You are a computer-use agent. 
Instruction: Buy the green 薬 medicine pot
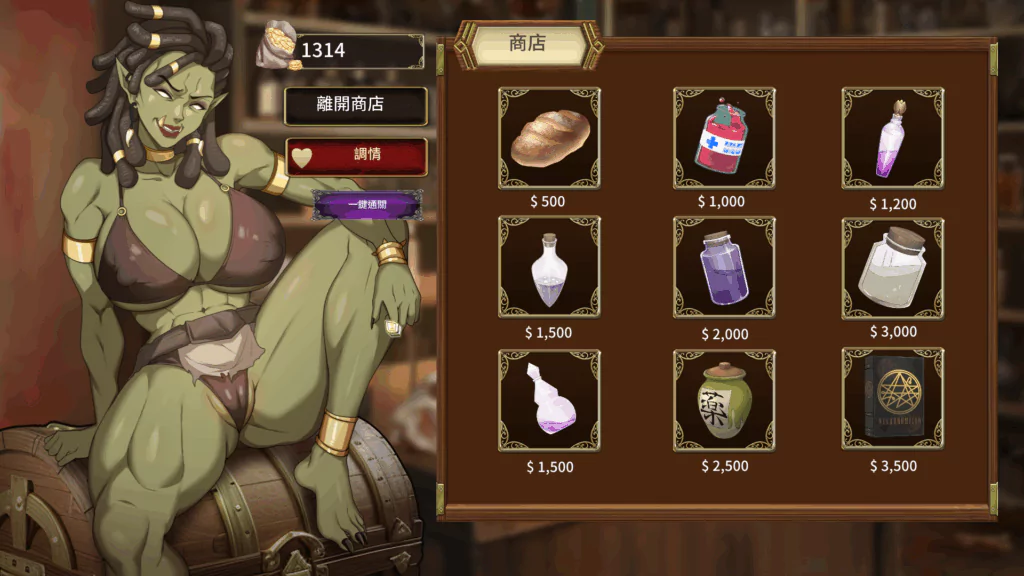point(723,400)
